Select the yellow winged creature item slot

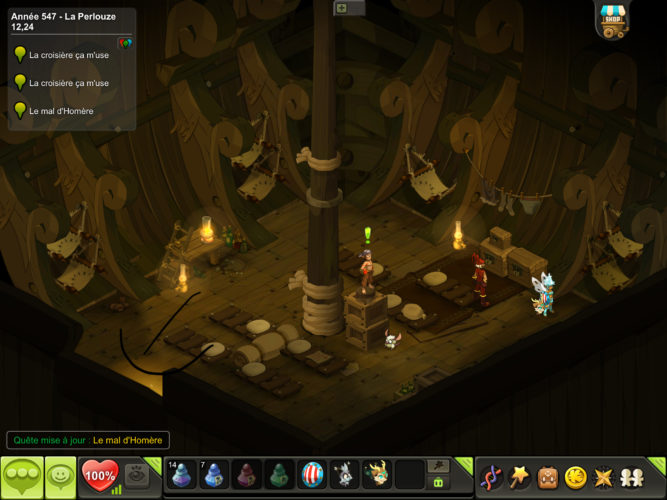377,475
